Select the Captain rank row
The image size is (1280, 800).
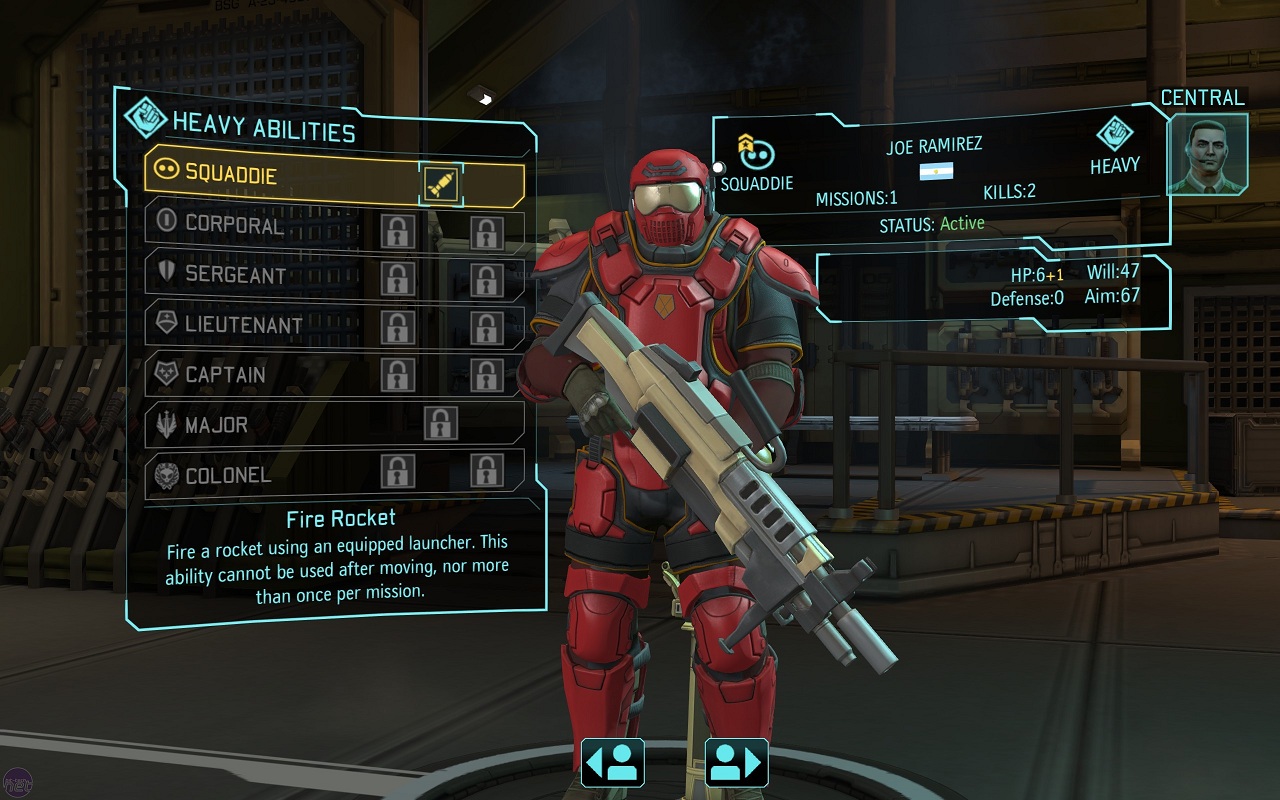coord(260,376)
